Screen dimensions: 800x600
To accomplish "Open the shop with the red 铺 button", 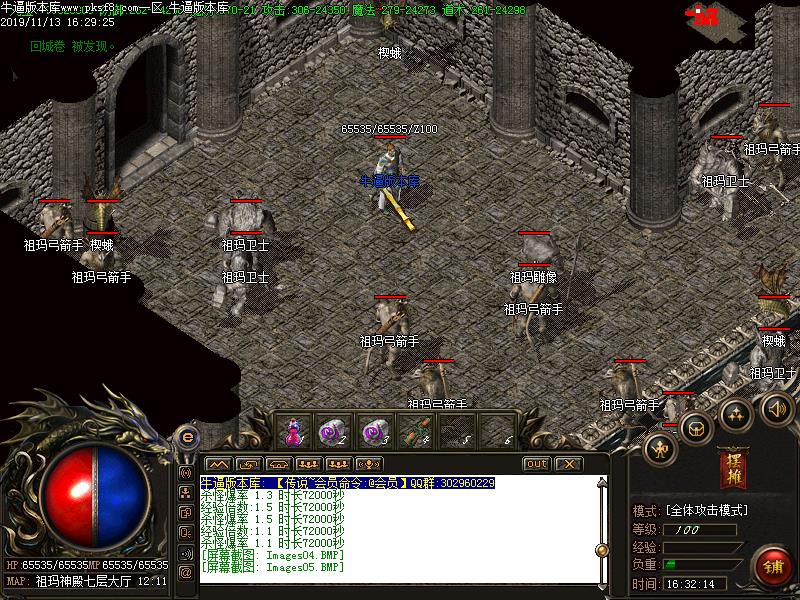I will (x=772, y=564).
